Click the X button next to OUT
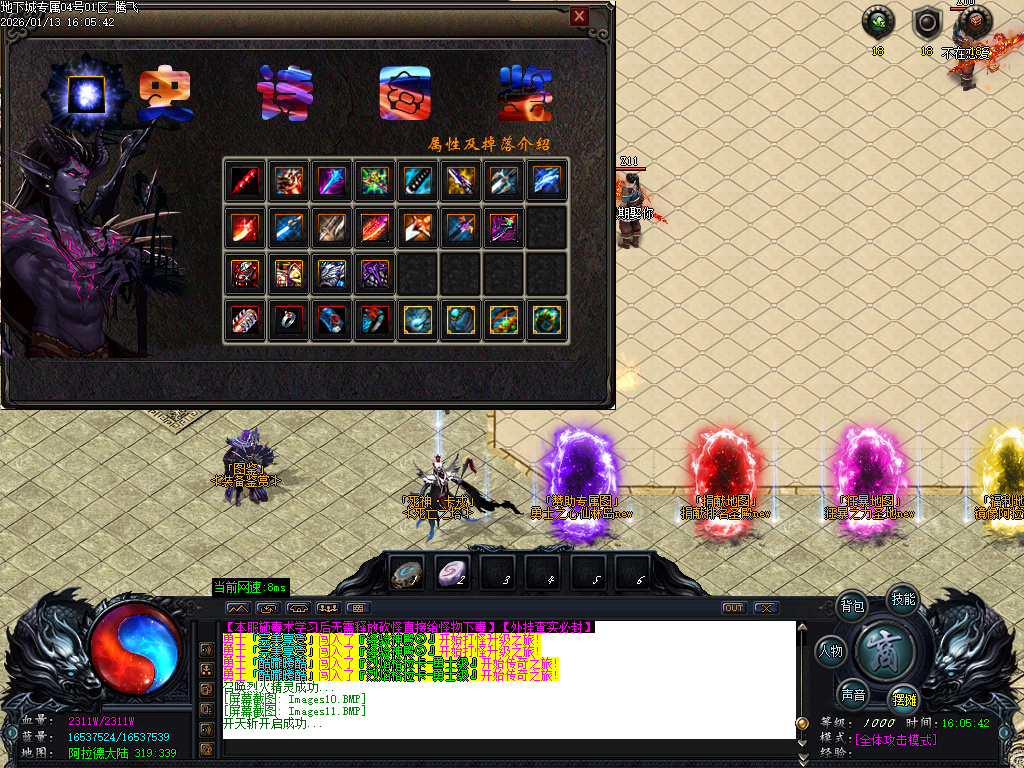This screenshot has width=1024, height=768. 765,608
